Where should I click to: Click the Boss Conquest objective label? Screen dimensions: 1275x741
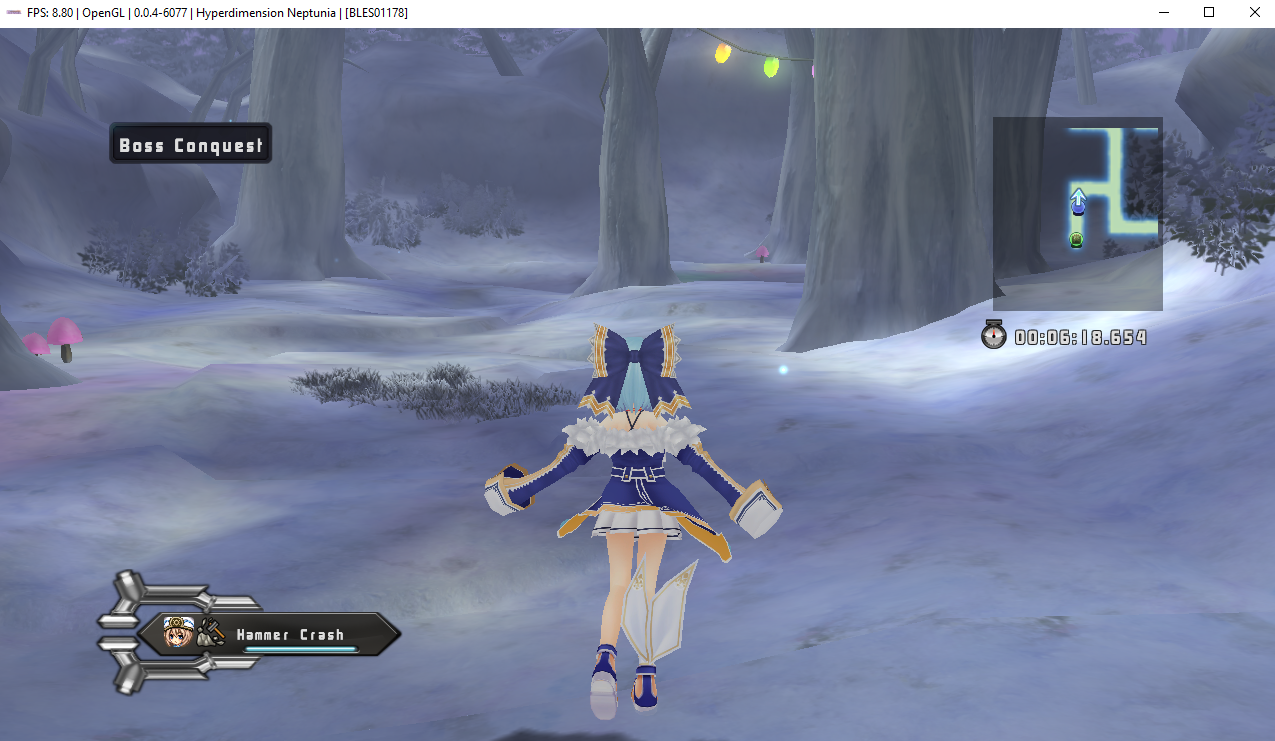pyautogui.click(x=190, y=145)
